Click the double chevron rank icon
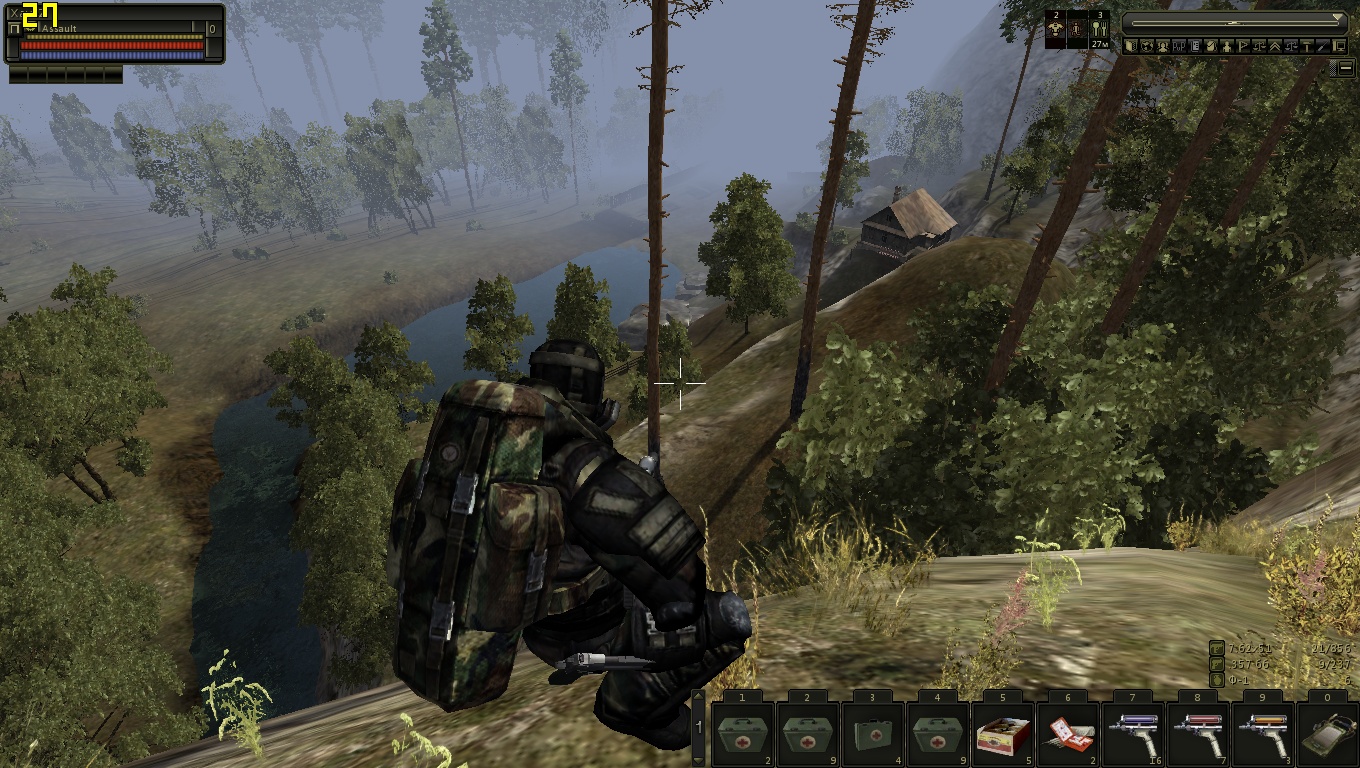Image resolution: width=1360 pixels, height=768 pixels. pyautogui.click(x=1275, y=46)
